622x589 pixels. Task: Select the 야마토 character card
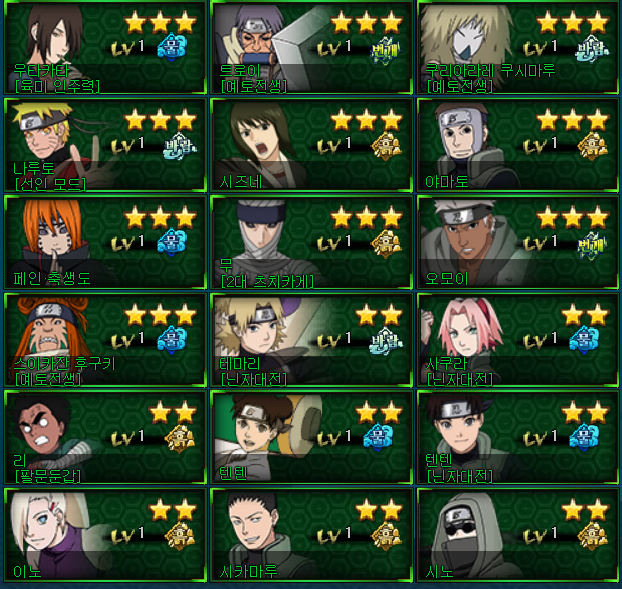tap(517, 145)
